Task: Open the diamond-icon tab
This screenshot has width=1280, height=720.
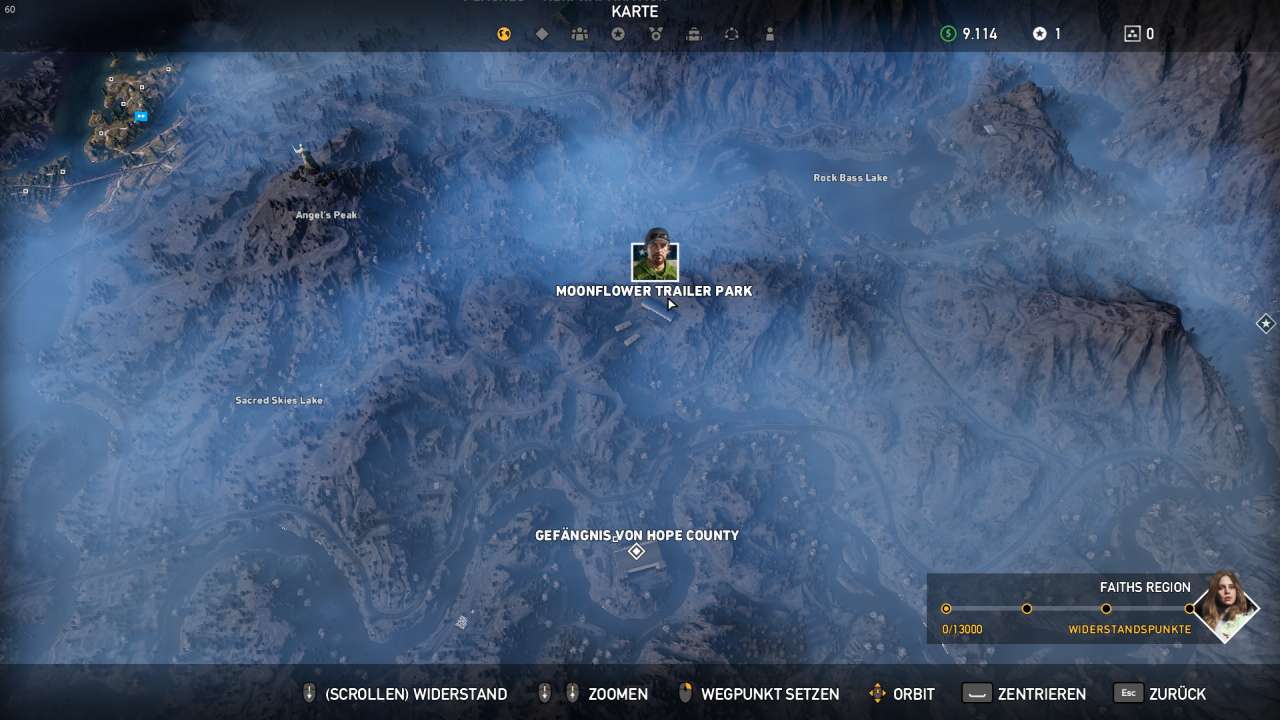Action: (x=542, y=34)
